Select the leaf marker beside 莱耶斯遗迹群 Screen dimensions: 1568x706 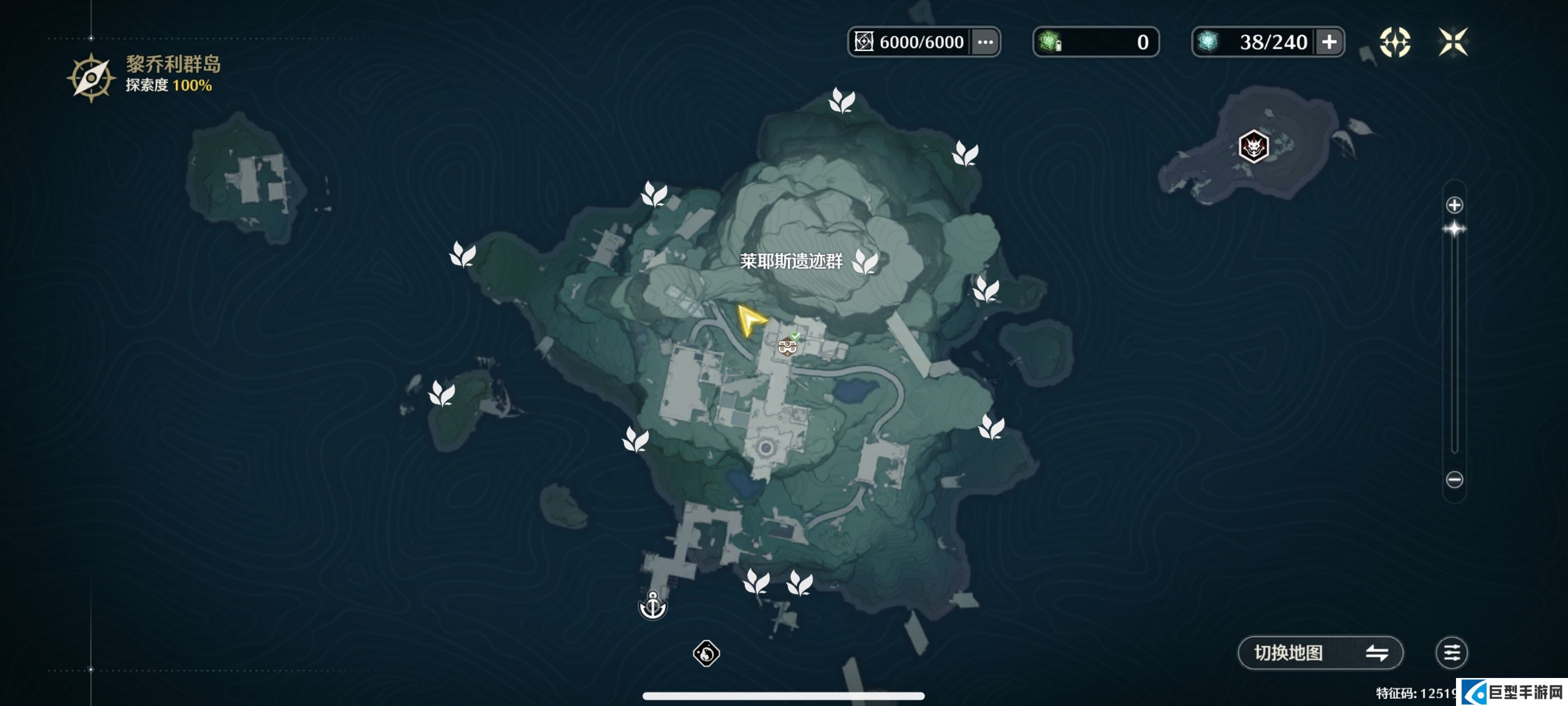tap(865, 262)
